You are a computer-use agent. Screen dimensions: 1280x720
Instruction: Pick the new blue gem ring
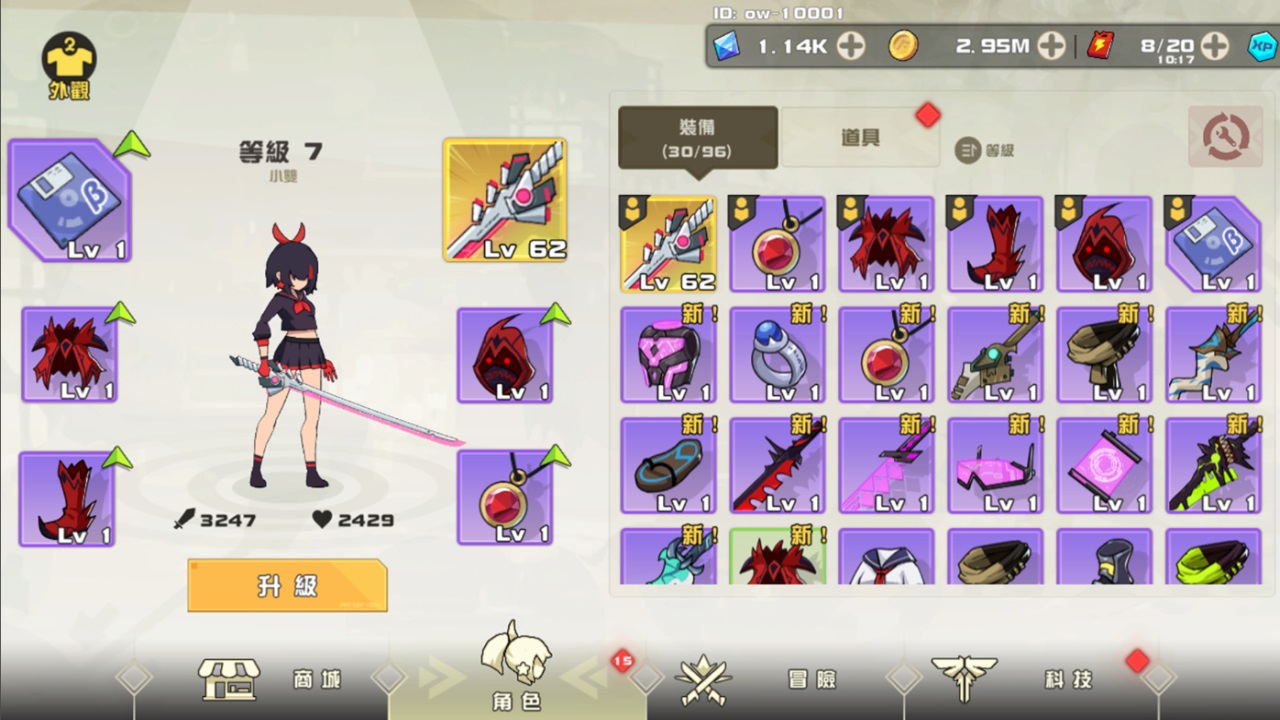777,354
